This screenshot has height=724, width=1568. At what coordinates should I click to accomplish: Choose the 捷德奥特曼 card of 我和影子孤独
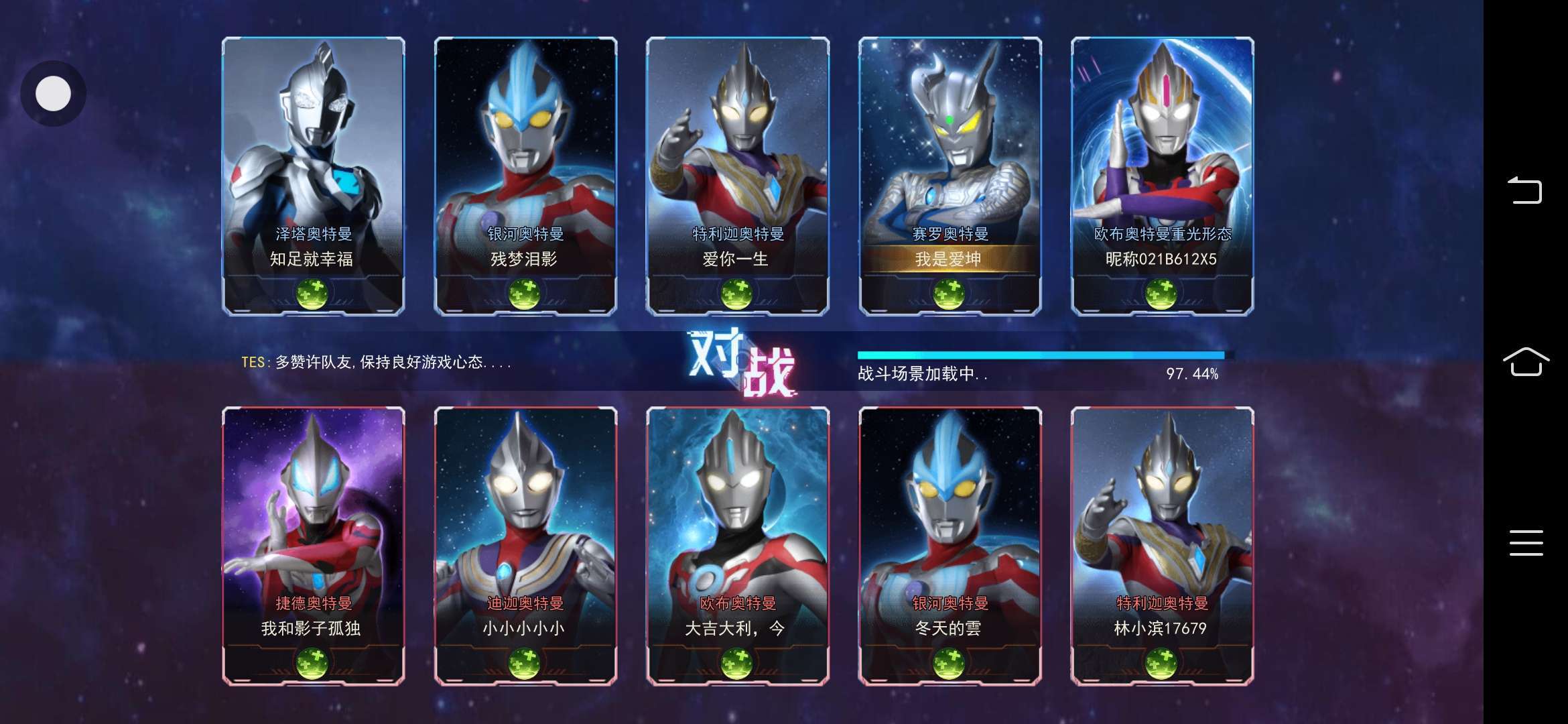pyautogui.click(x=313, y=545)
